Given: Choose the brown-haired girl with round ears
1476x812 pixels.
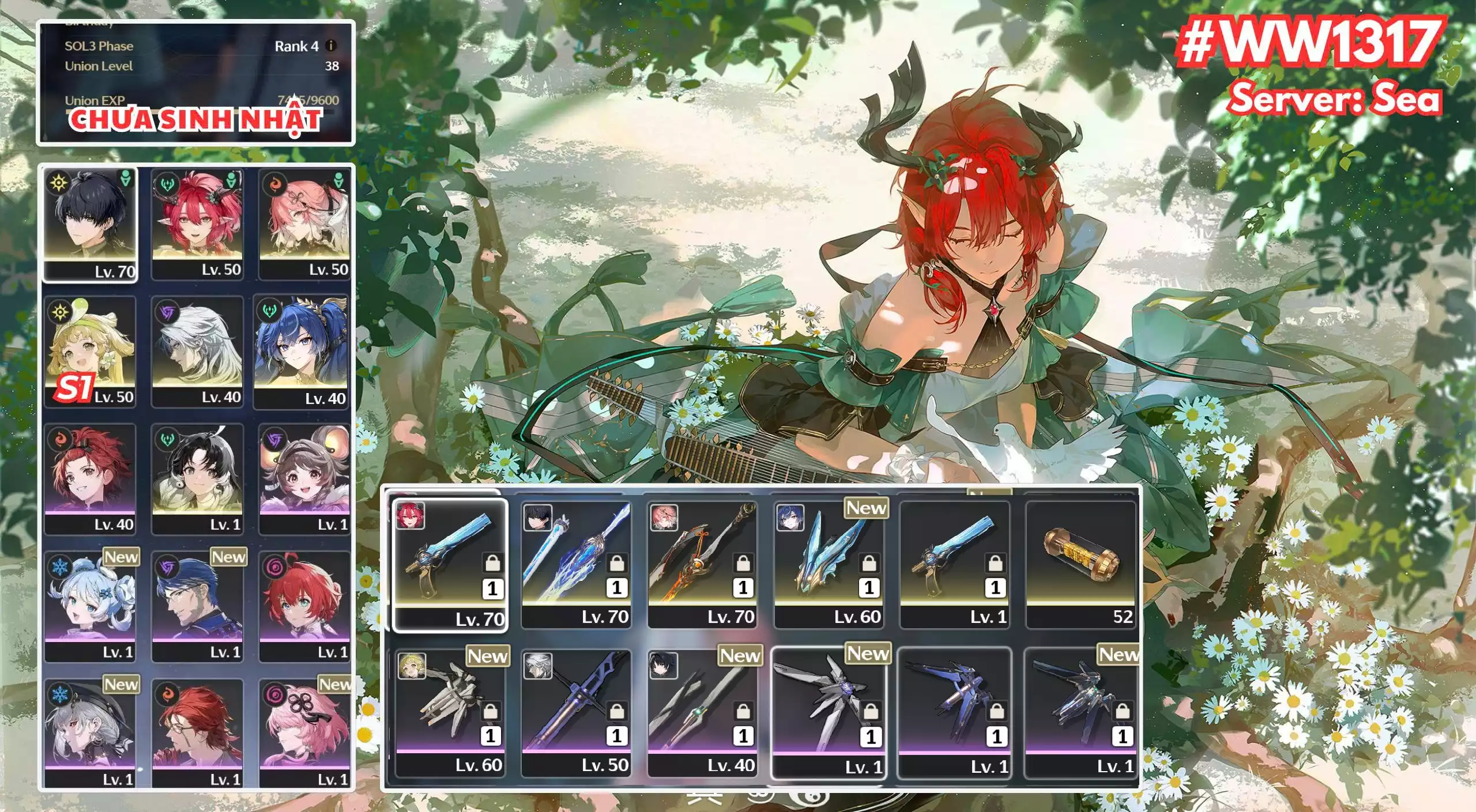Looking at the screenshot, I should [304, 479].
